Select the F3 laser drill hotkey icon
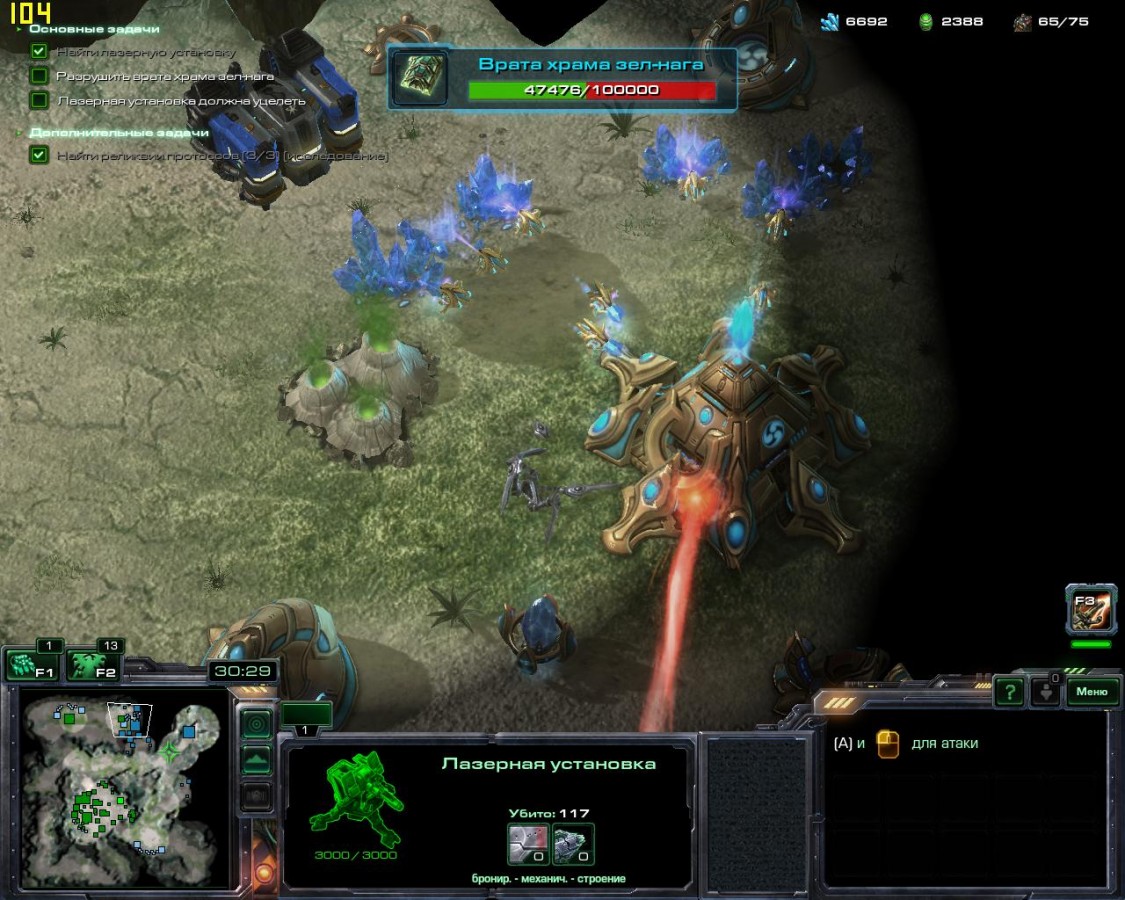1125x900 pixels. coord(1090,610)
